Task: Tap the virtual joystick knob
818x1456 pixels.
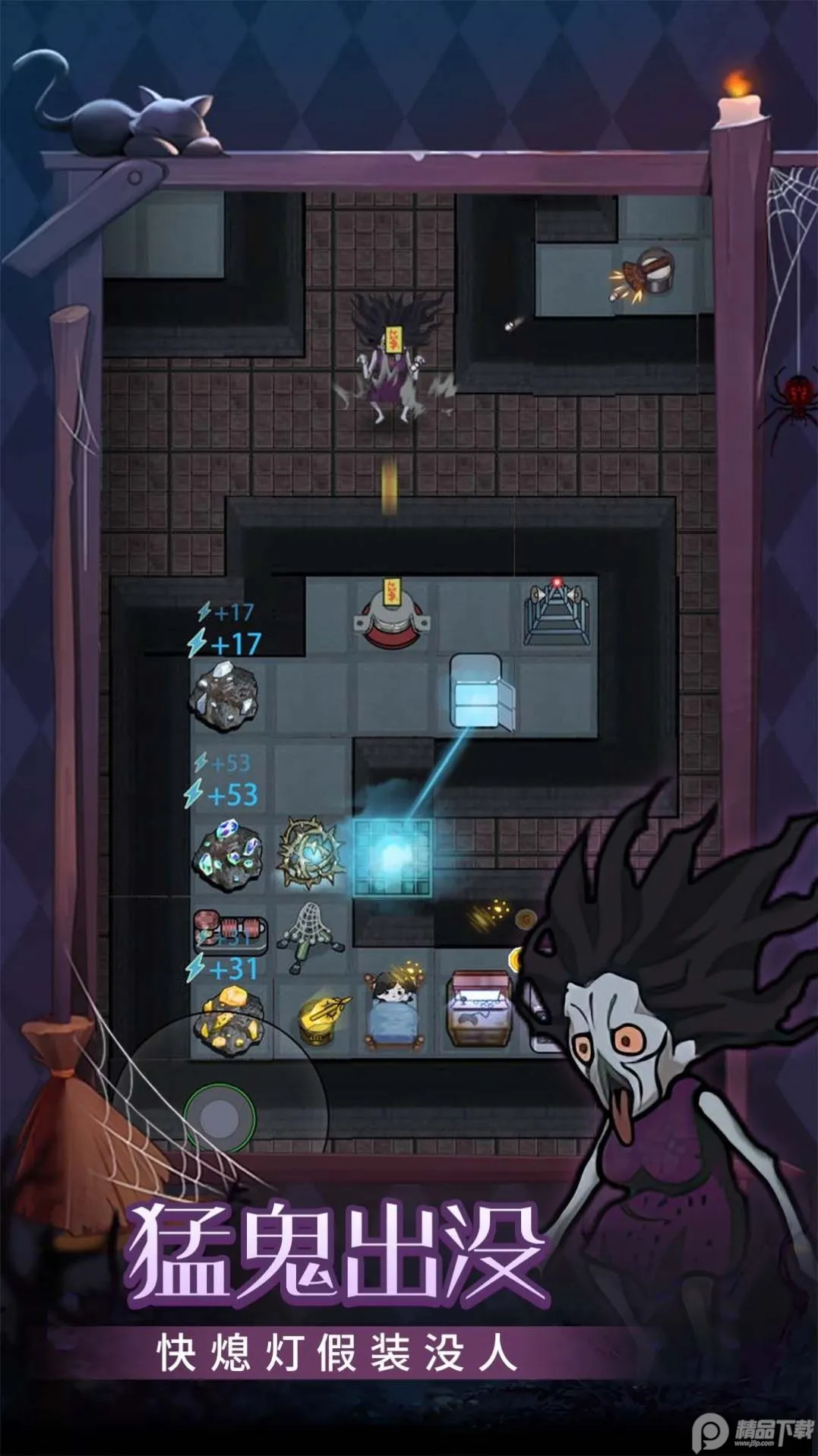Action: [220, 1119]
